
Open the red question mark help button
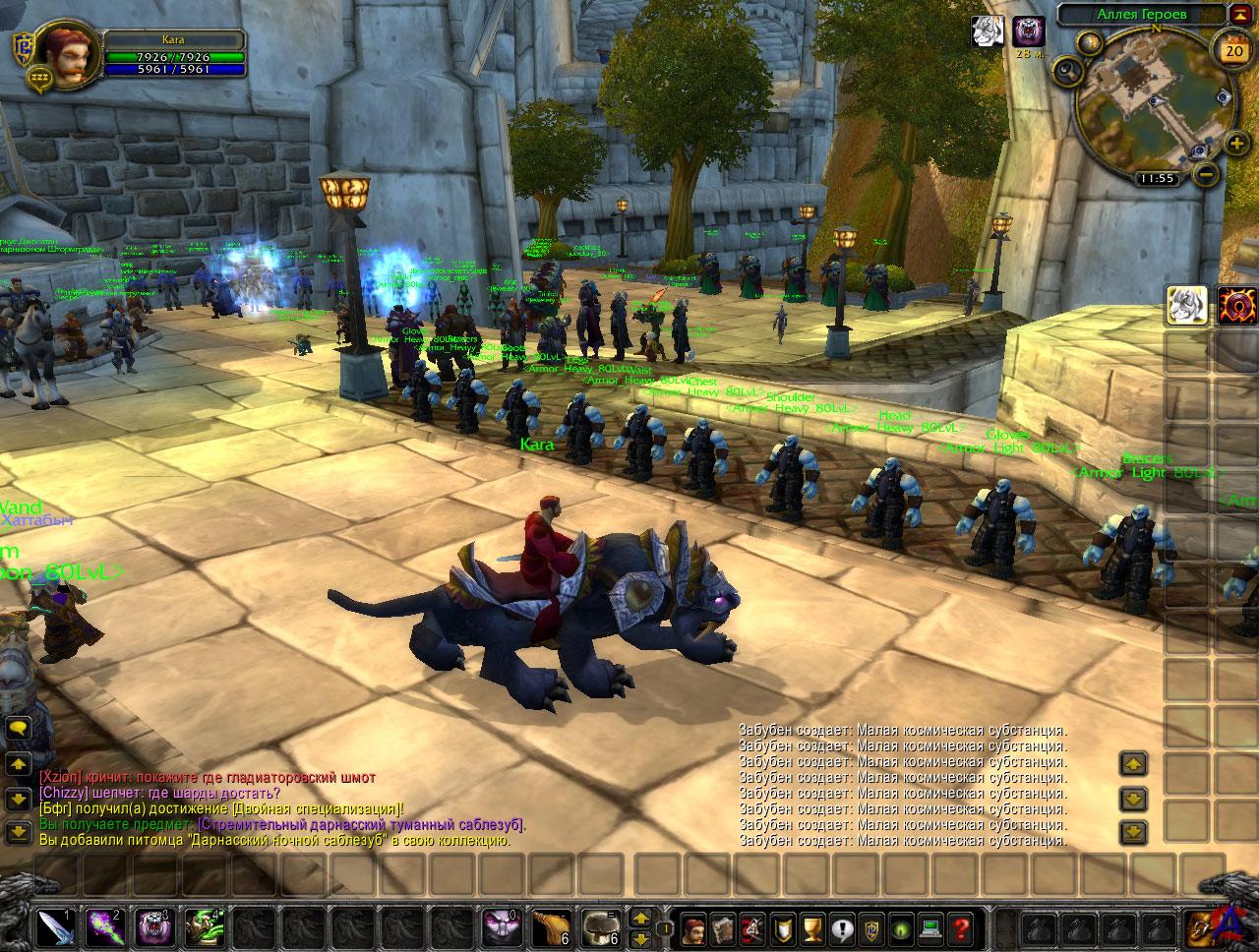(x=961, y=927)
